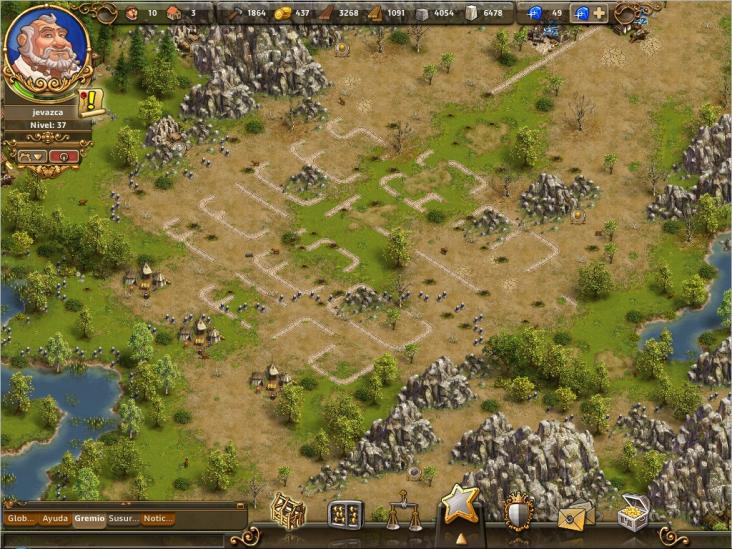Image resolution: width=732 pixels, height=549 pixels.
Task: Select the star menu button
Action: [460, 505]
